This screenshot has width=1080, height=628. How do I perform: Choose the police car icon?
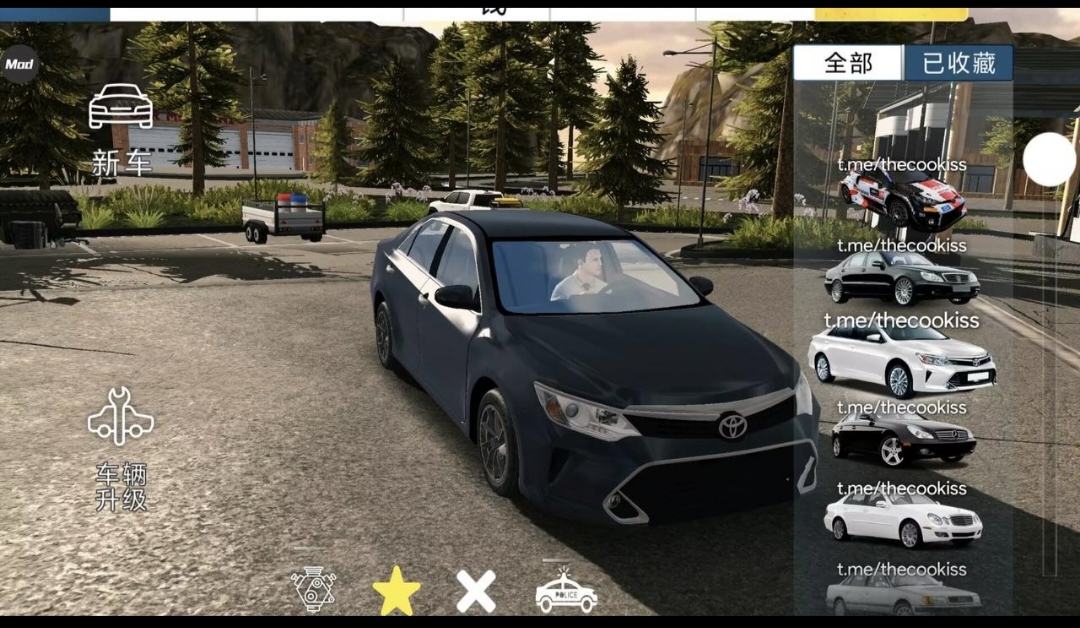click(x=566, y=591)
